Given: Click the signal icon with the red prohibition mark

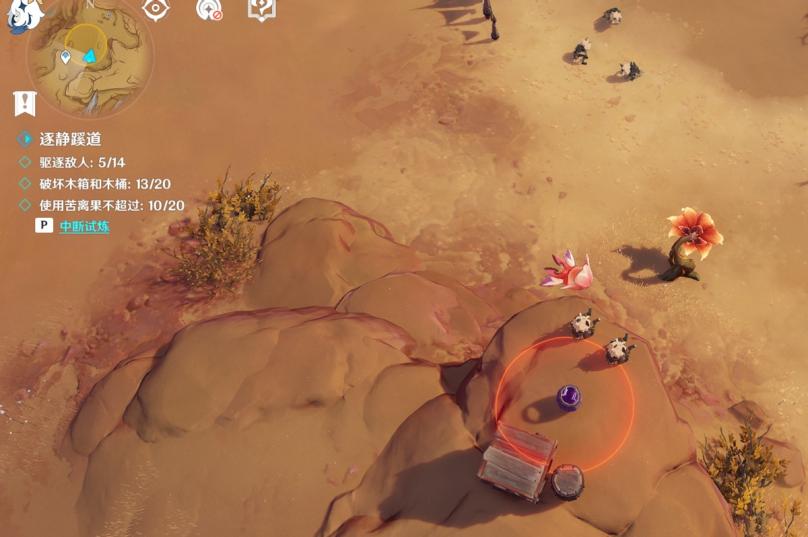Looking at the screenshot, I should (209, 10).
